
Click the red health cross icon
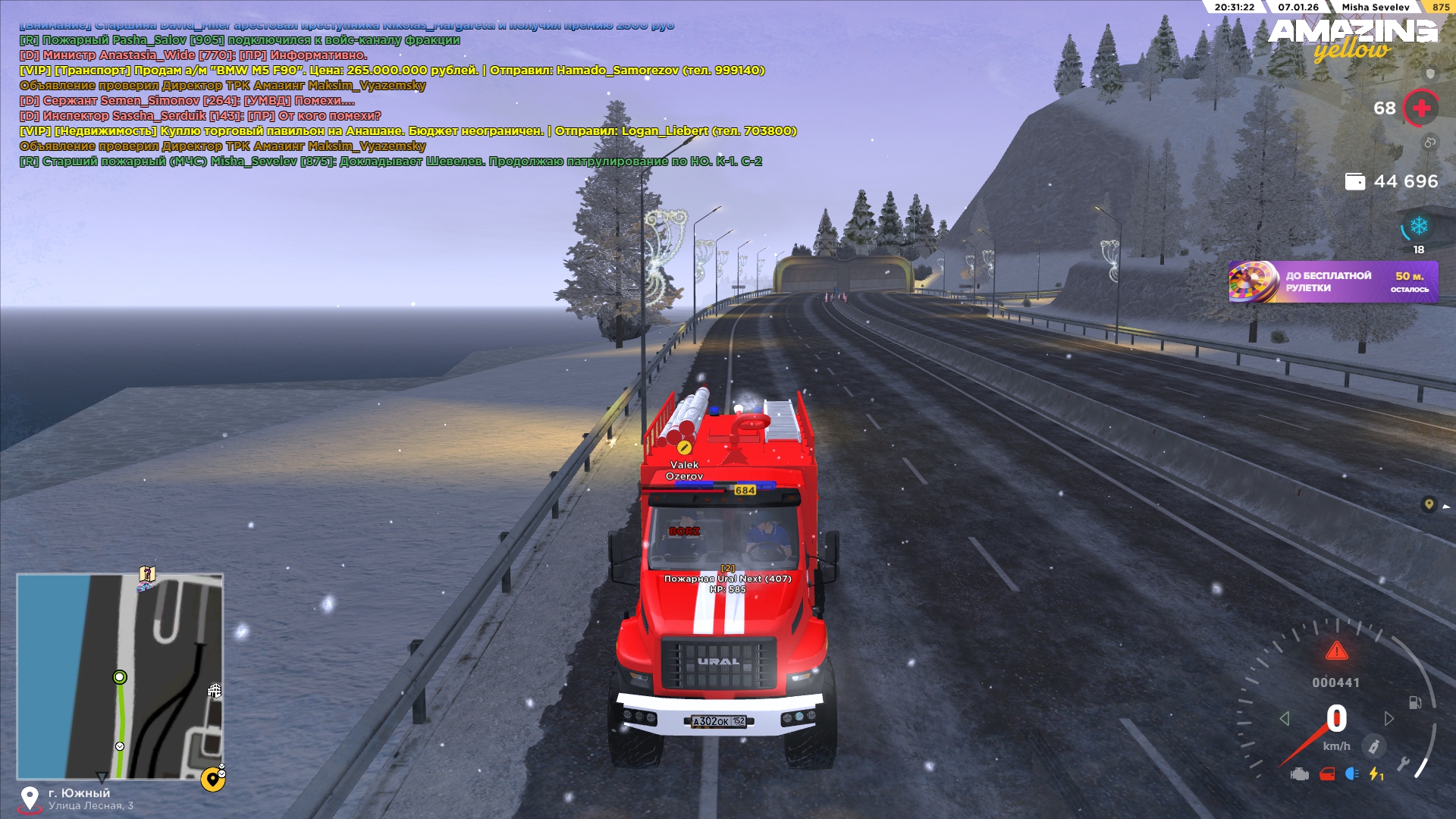(x=1421, y=108)
